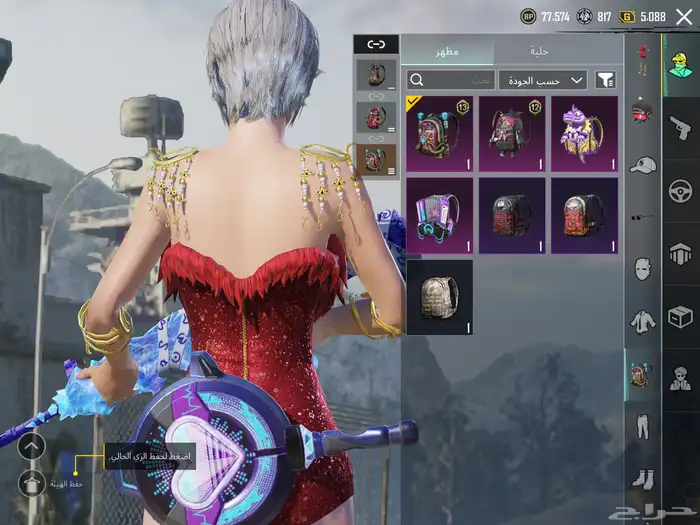
Task: Select the plain camo default backpack
Action: (x=439, y=297)
